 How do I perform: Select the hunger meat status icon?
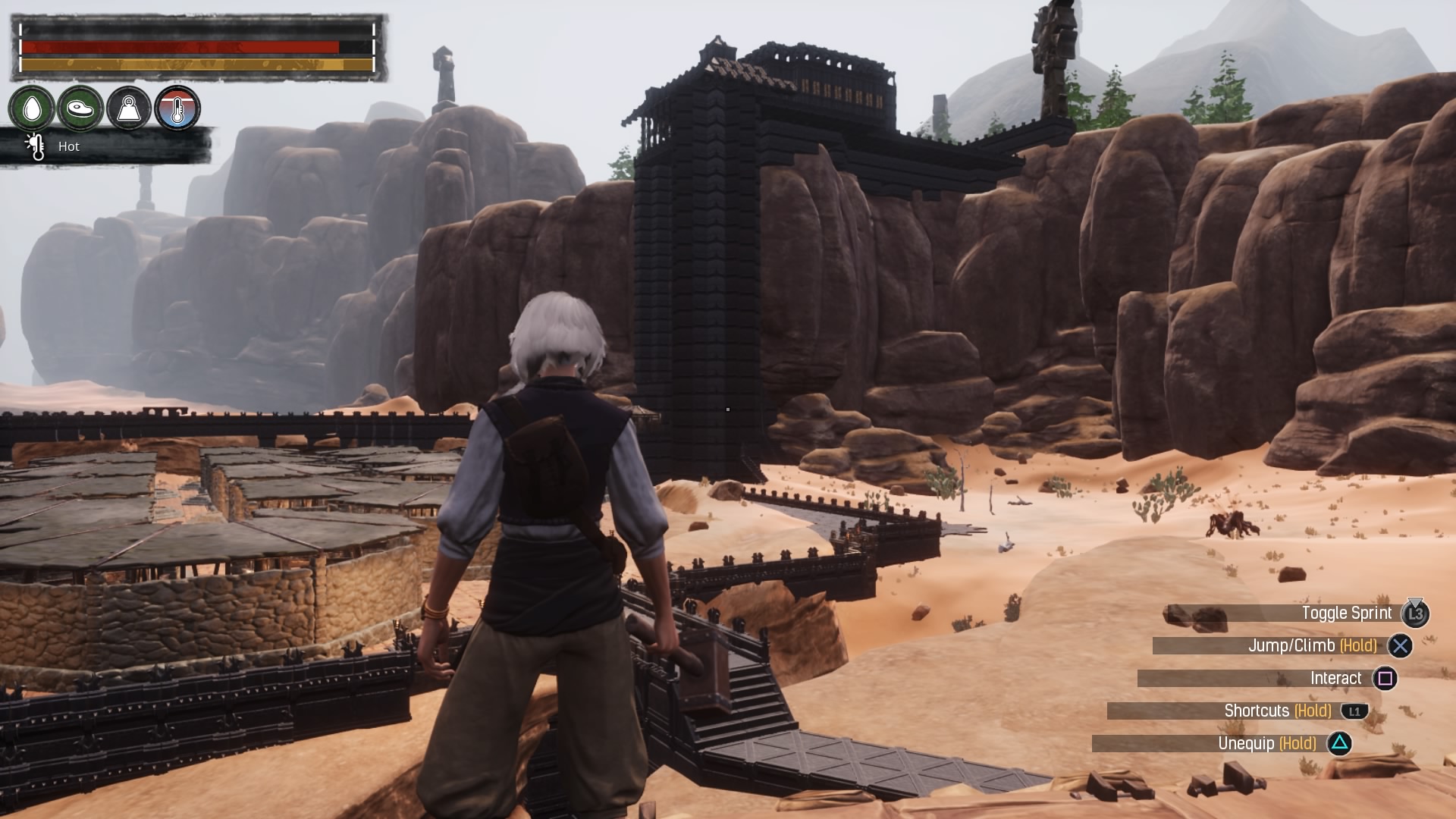(x=80, y=108)
